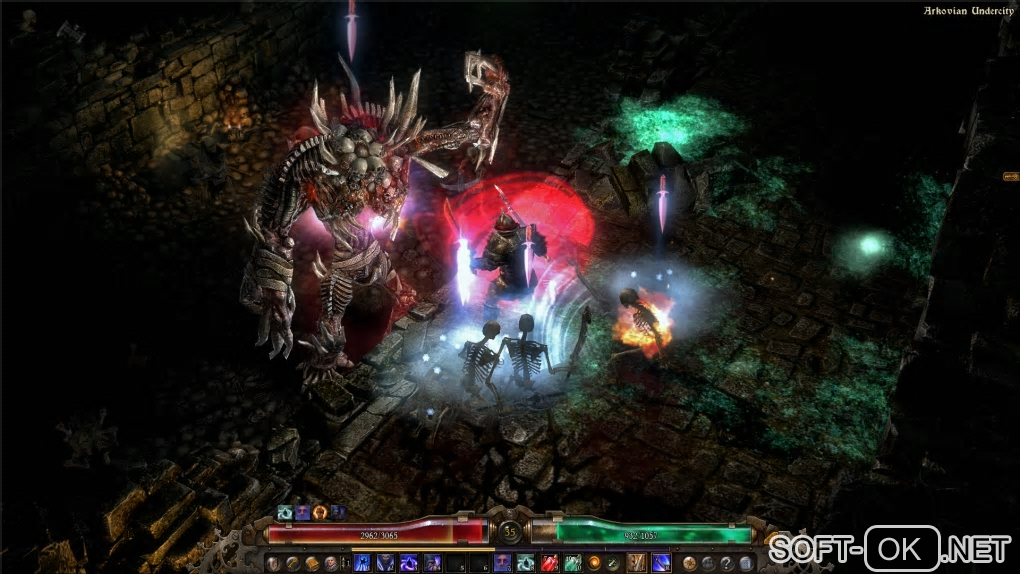Image resolution: width=1020 pixels, height=574 pixels.
Task: Drink the green energy potion
Action: [x=572, y=563]
